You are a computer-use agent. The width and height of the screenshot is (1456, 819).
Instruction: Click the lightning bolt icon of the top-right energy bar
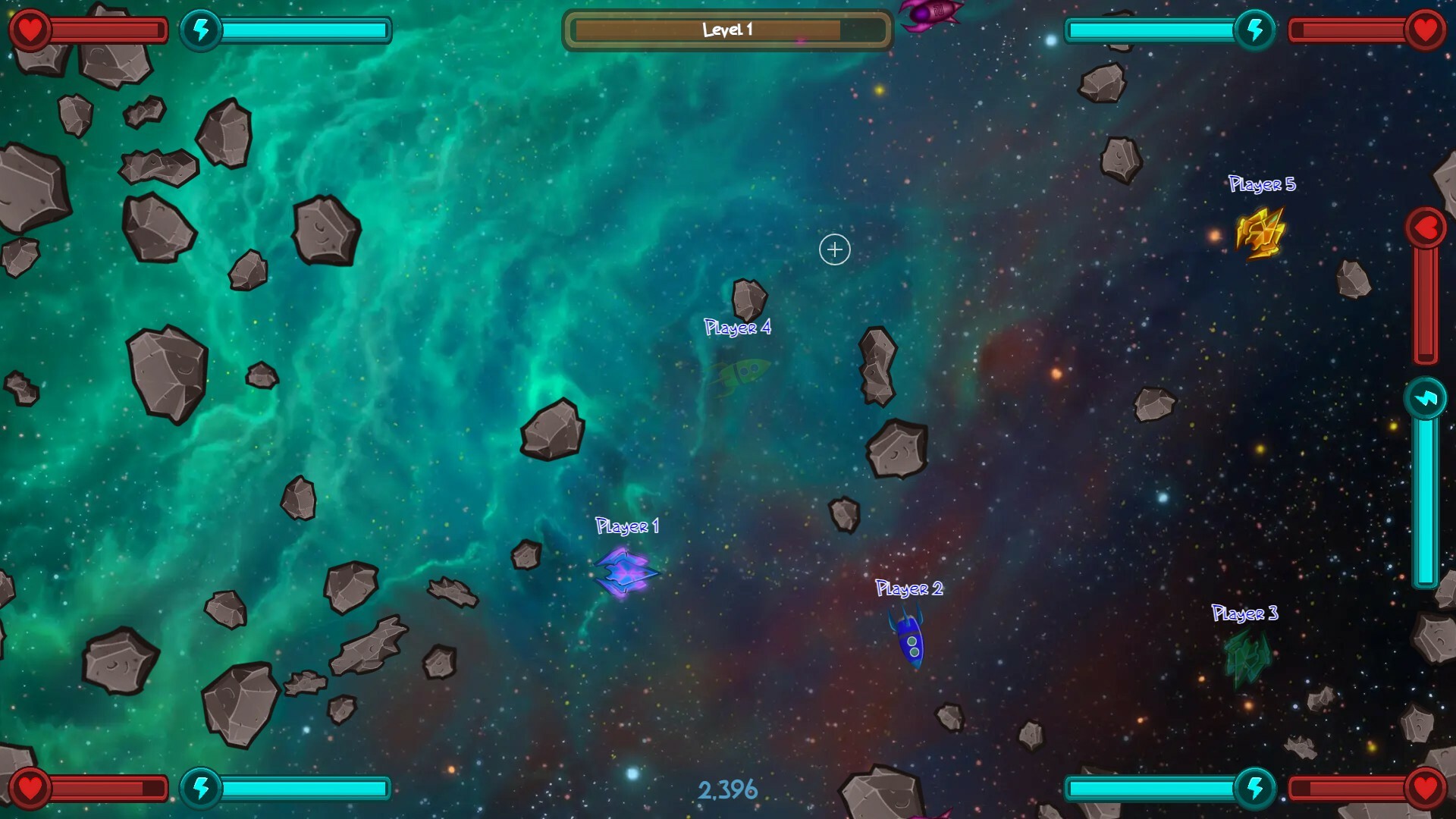pyautogui.click(x=1255, y=30)
